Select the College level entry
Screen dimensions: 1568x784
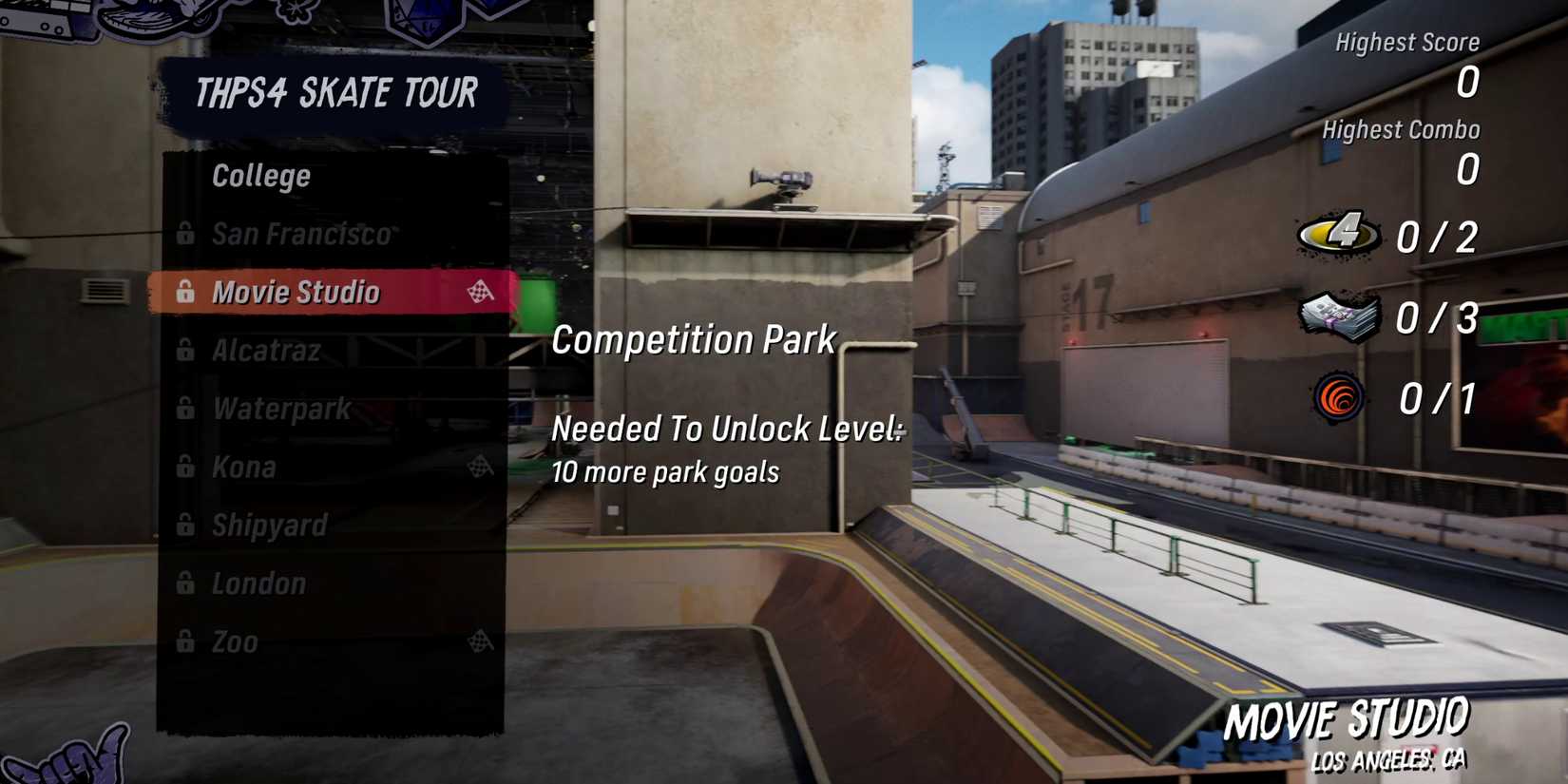pyautogui.click(x=260, y=175)
